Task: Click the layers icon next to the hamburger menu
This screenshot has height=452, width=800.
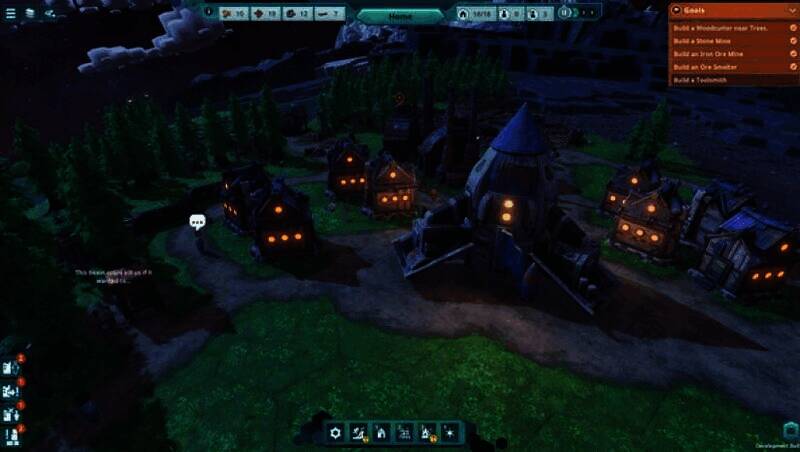Action: [30, 13]
